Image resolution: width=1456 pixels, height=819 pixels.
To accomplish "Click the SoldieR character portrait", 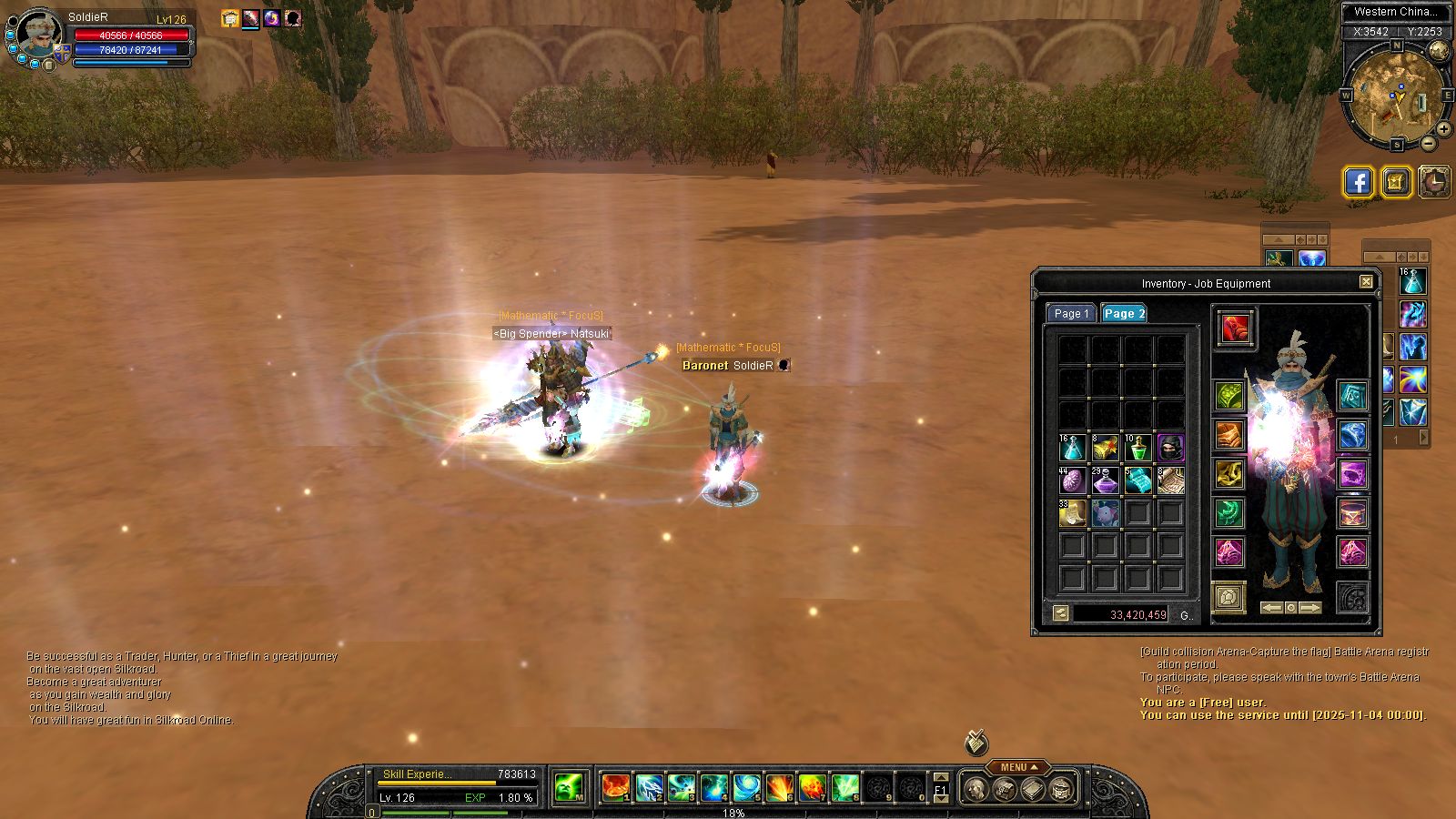I will (39, 34).
